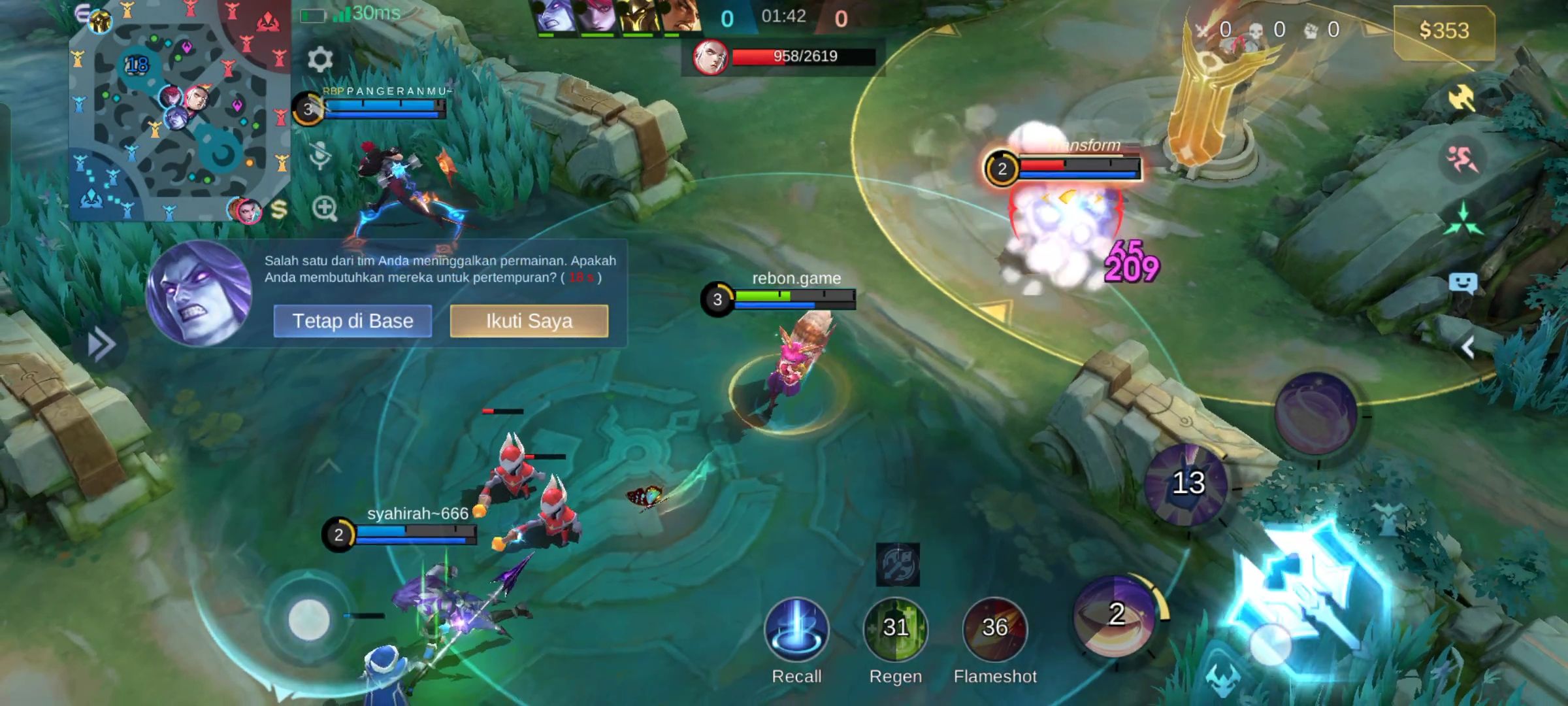Viewport: 1568px width, 706px height.
Task: Toggle the microphone icon
Action: [319, 156]
